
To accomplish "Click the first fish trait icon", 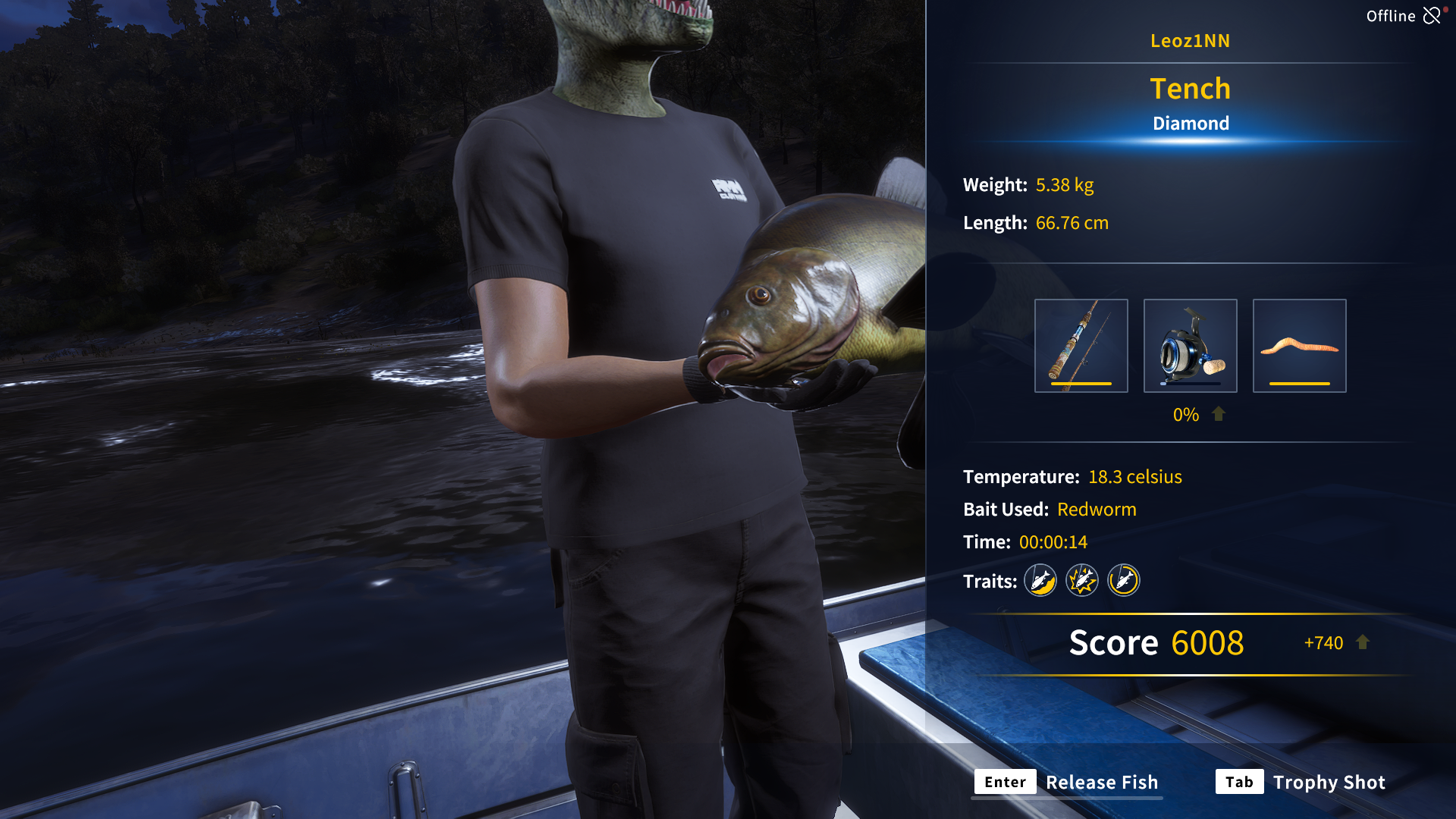I will [1040, 581].
